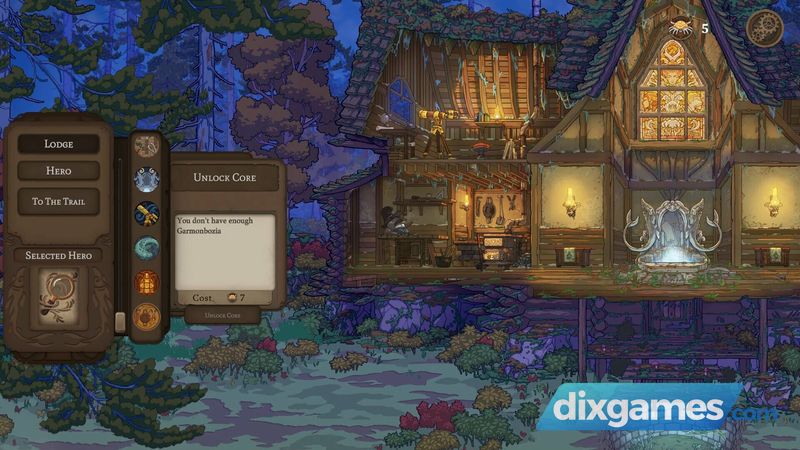Pick the pale blue crab core icon
800x450 pixels.
click(147, 179)
